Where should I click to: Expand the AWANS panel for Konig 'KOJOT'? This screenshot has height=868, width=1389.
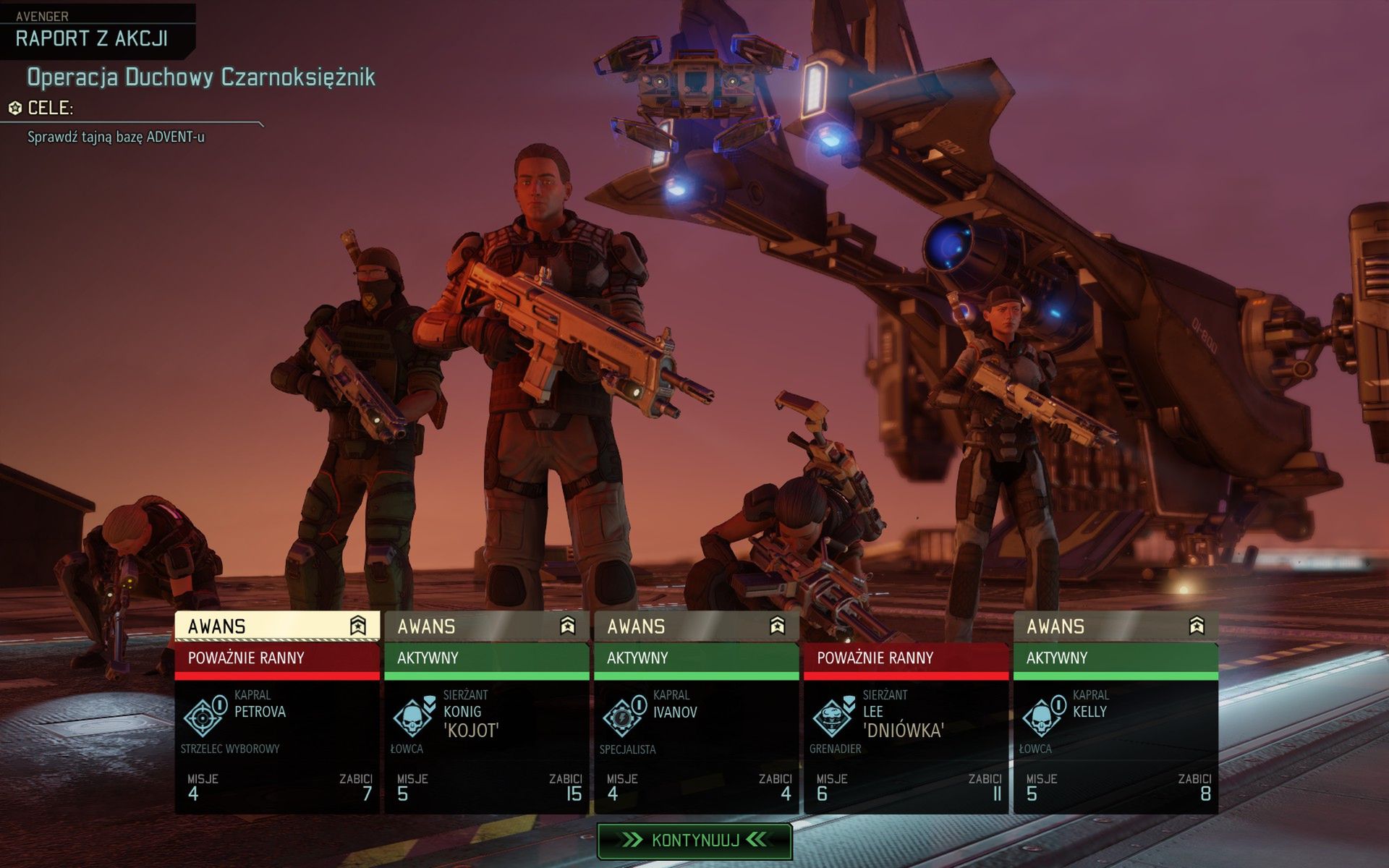(463, 626)
